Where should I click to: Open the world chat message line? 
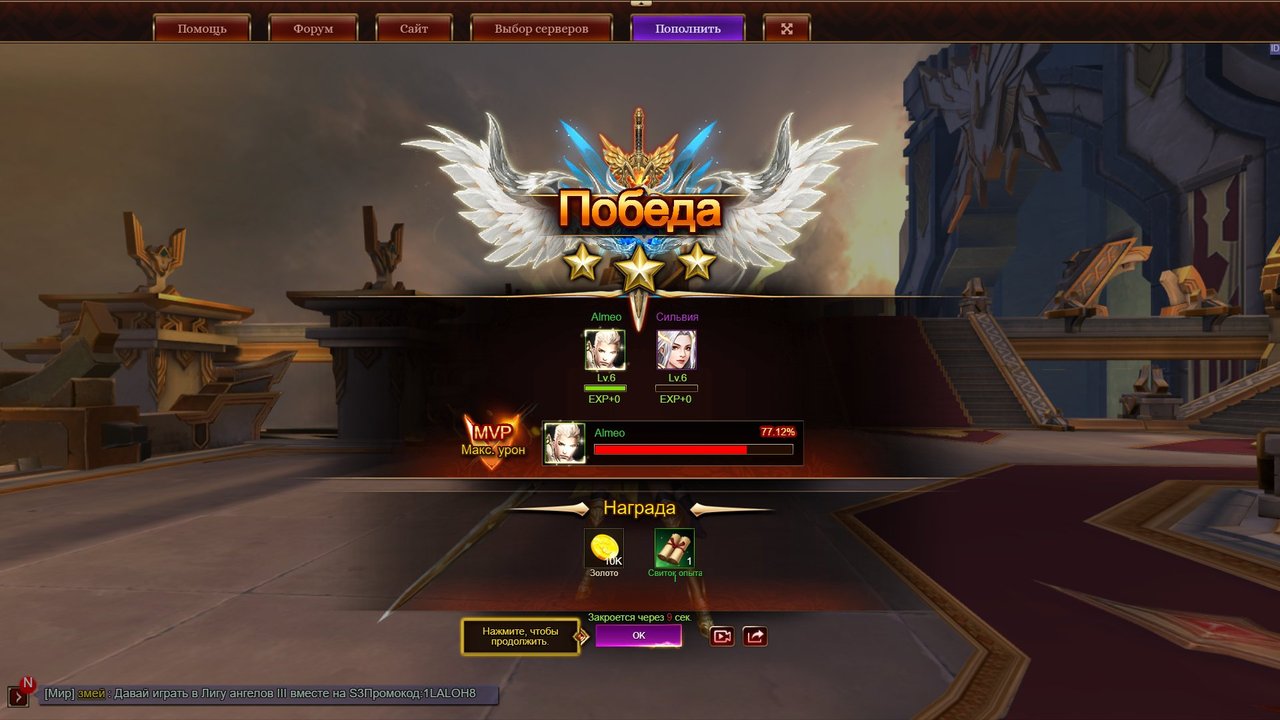[268, 694]
